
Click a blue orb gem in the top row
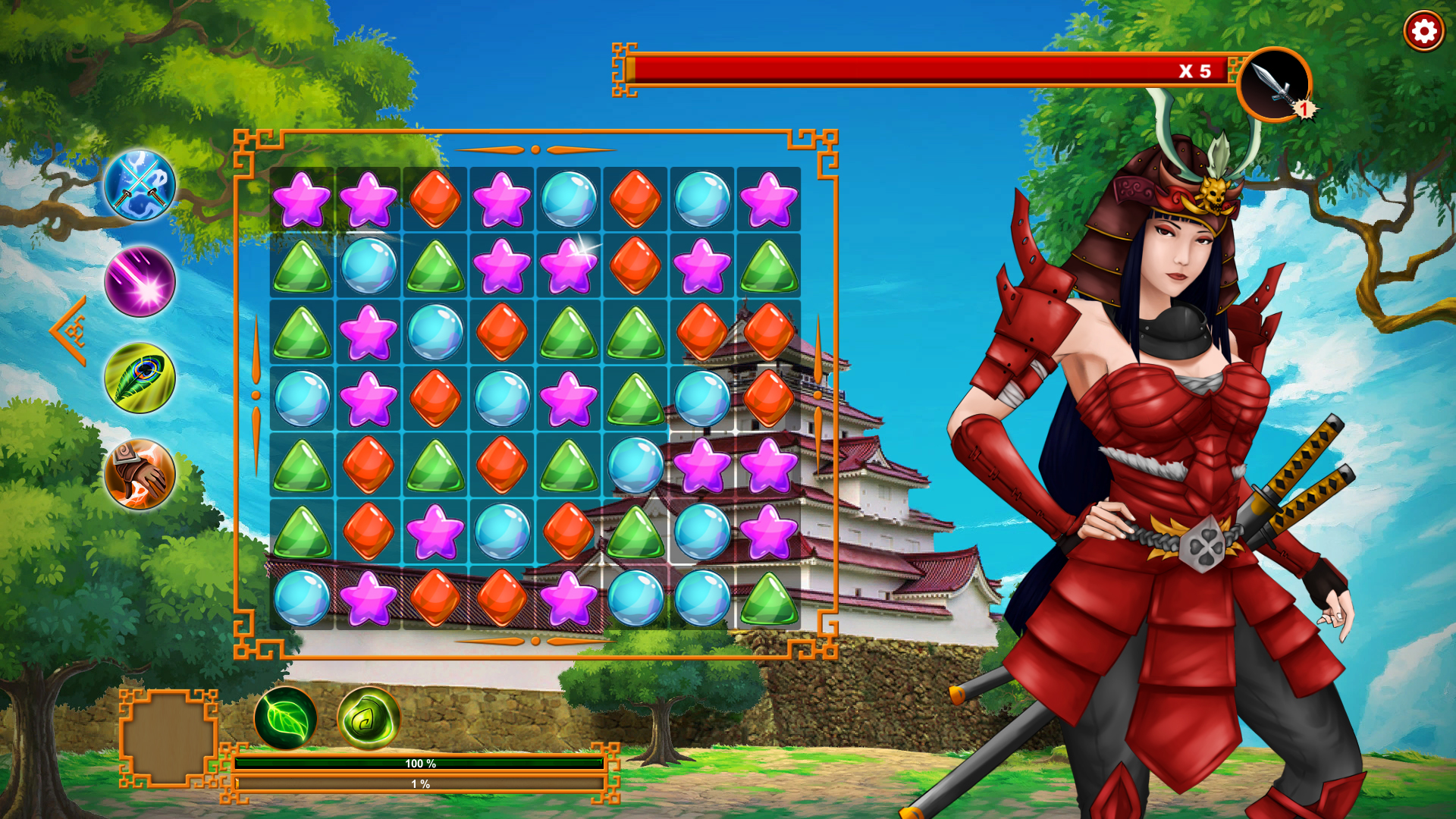click(570, 198)
